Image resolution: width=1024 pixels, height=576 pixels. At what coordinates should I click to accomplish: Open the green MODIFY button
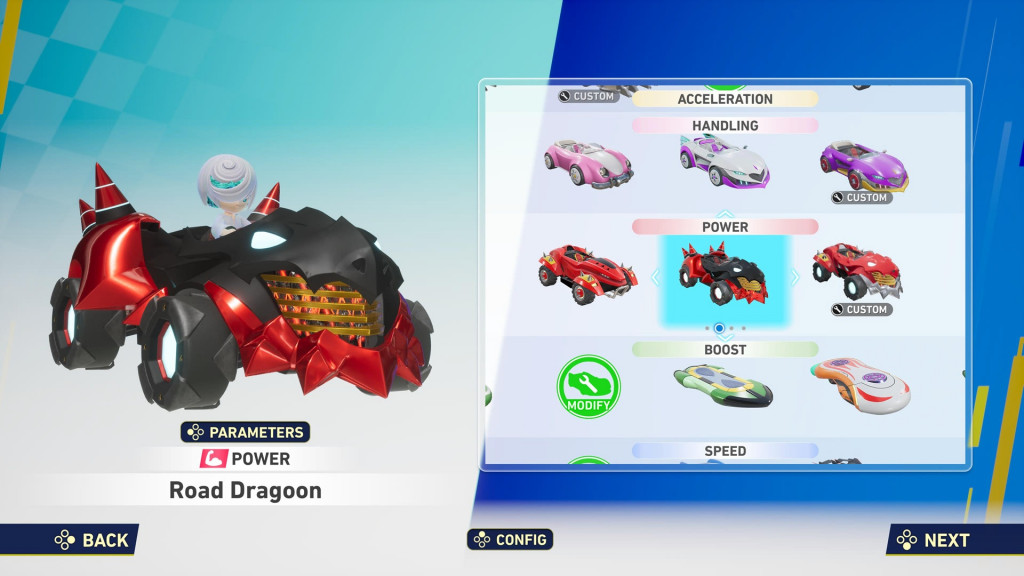pos(588,387)
